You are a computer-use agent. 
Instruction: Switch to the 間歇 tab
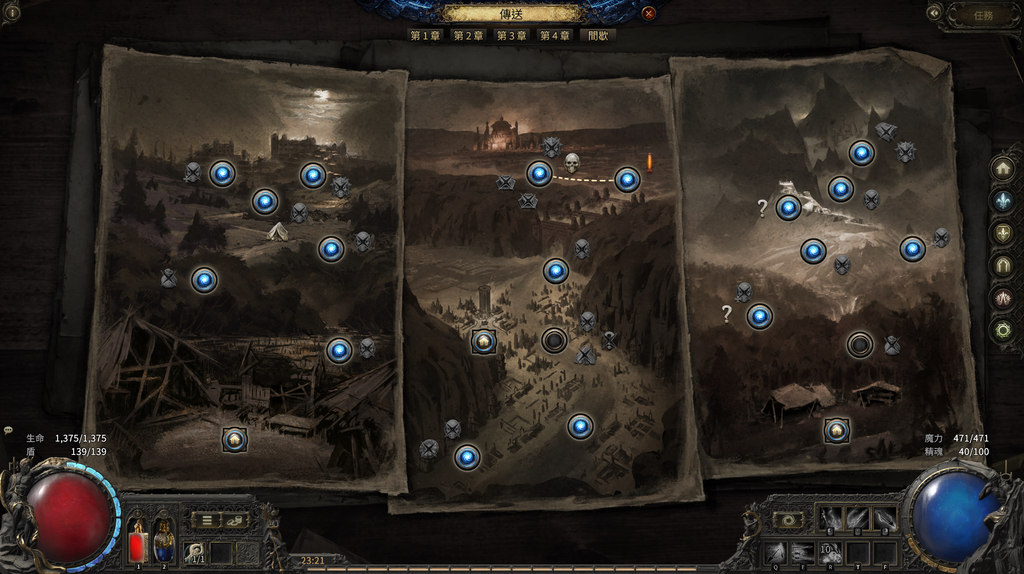click(598, 35)
